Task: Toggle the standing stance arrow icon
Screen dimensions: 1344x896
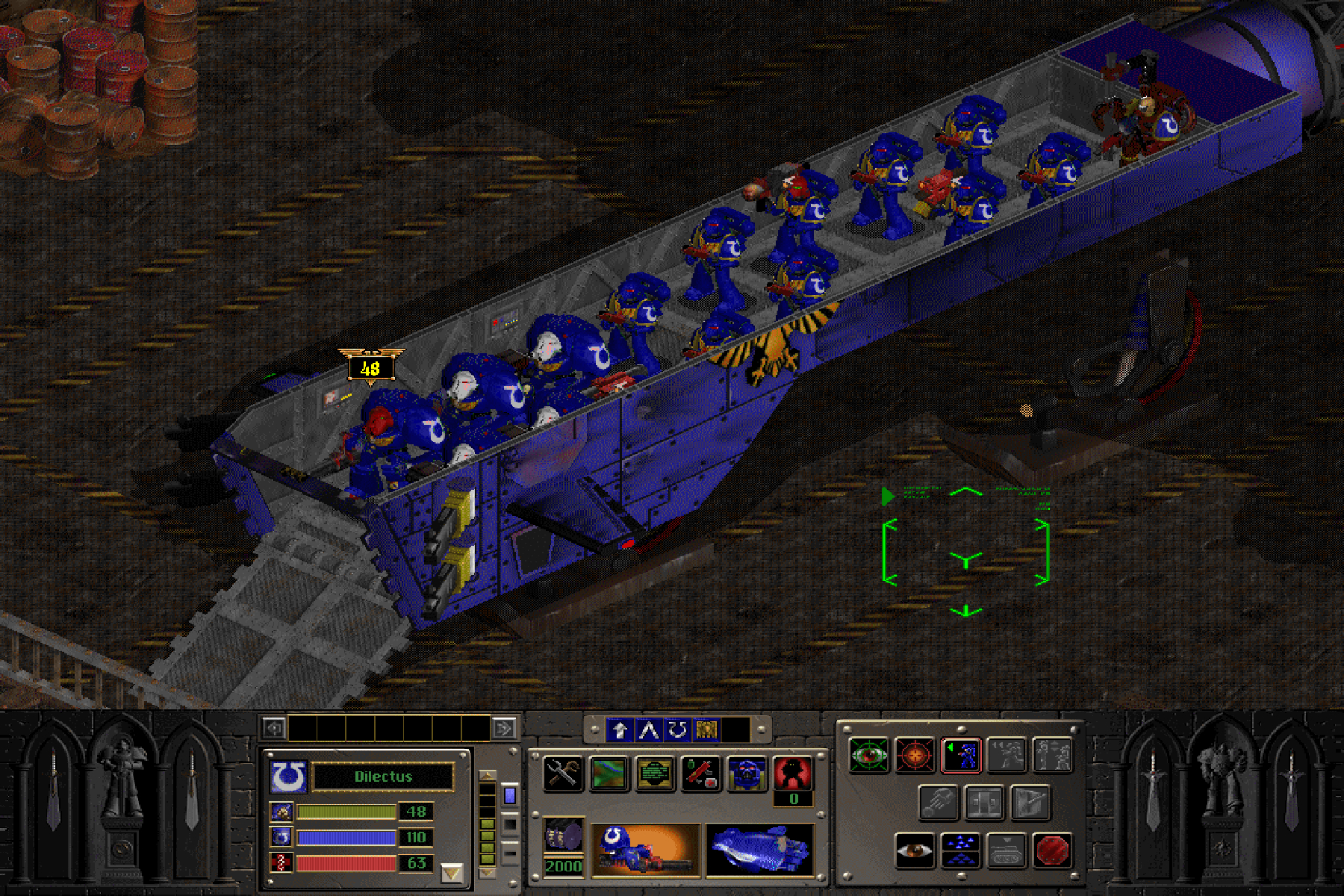Action: [620, 730]
